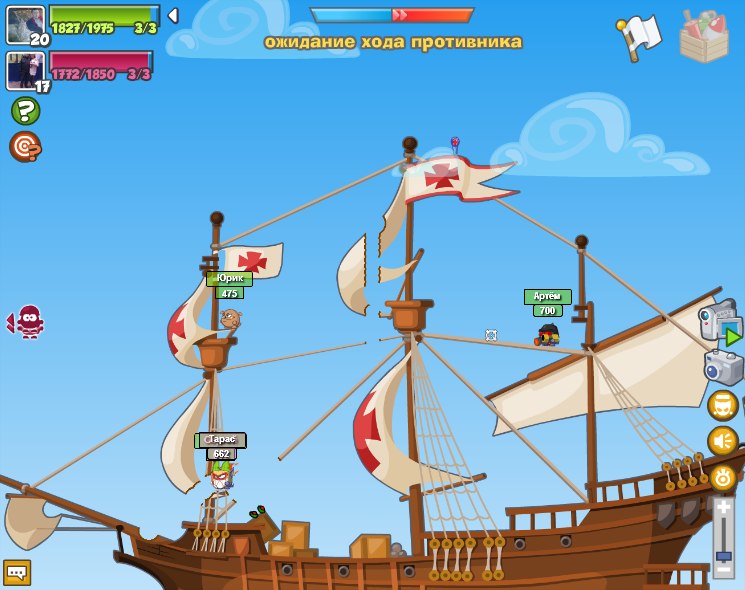The height and width of the screenshot is (590, 745).
Task: Click the level 17 opponent avatar
Action: (24, 71)
